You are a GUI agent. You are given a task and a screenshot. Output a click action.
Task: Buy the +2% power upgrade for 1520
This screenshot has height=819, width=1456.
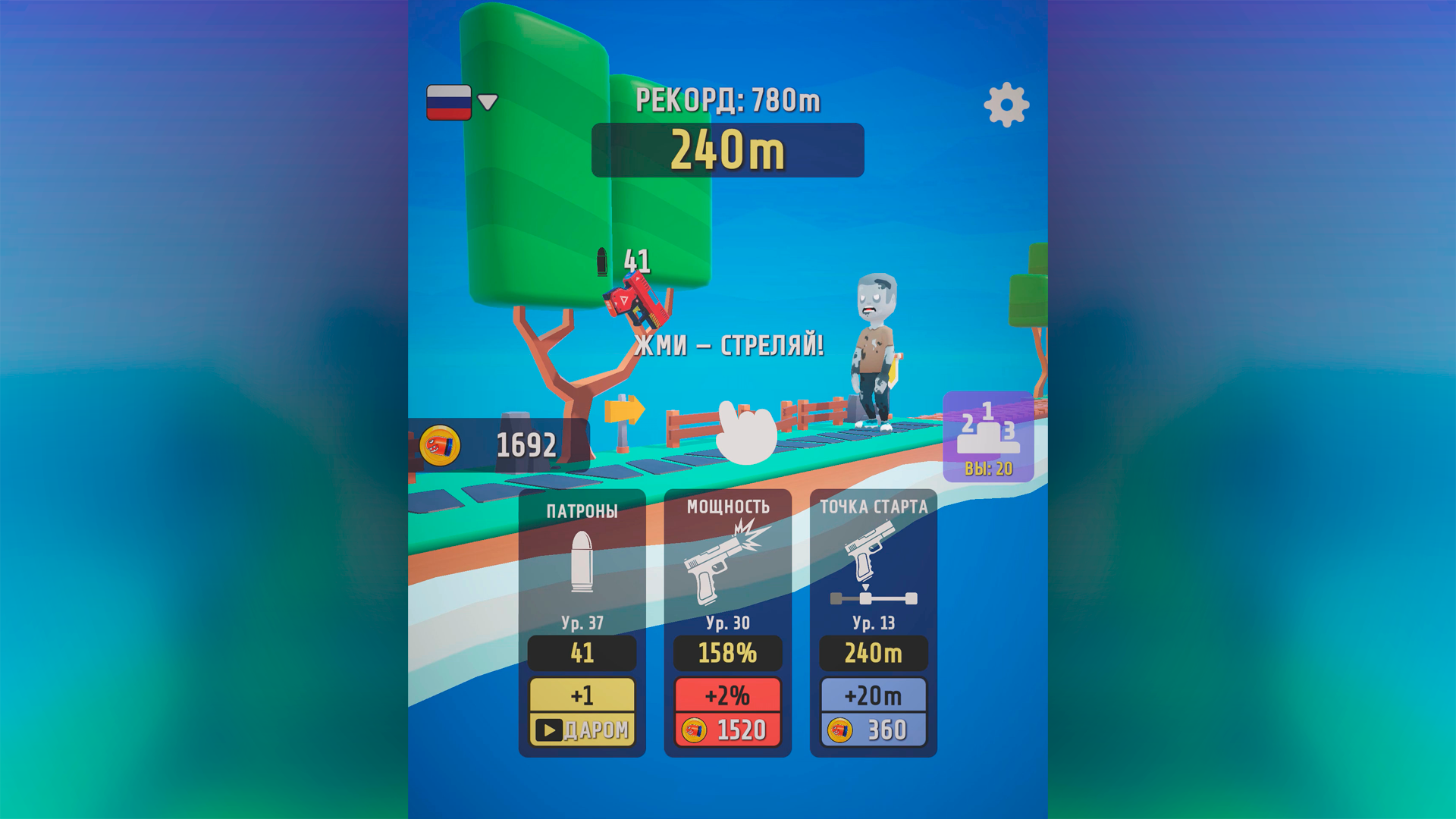(x=727, y=711)
